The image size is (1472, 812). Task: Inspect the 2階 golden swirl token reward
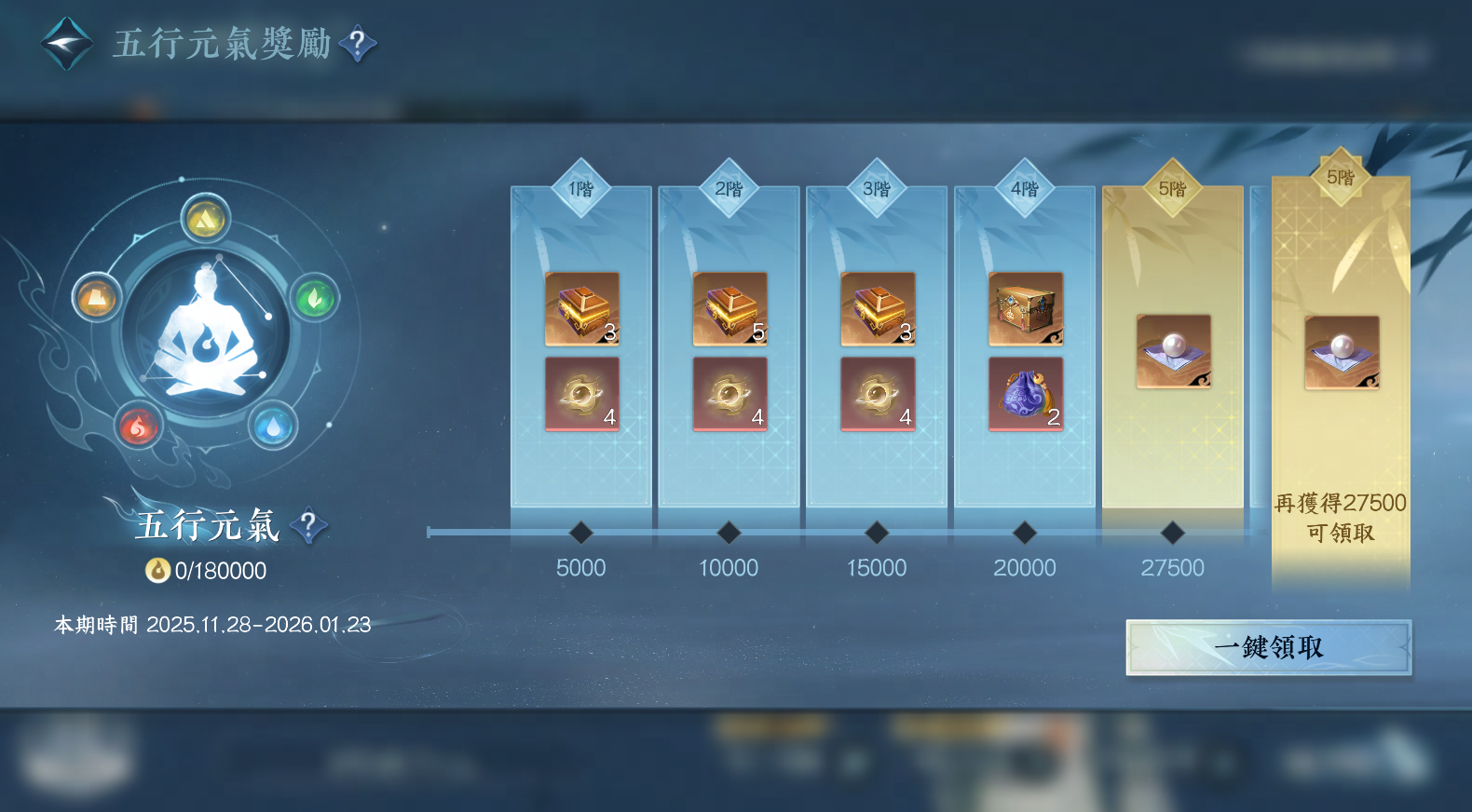coord(729,394)
